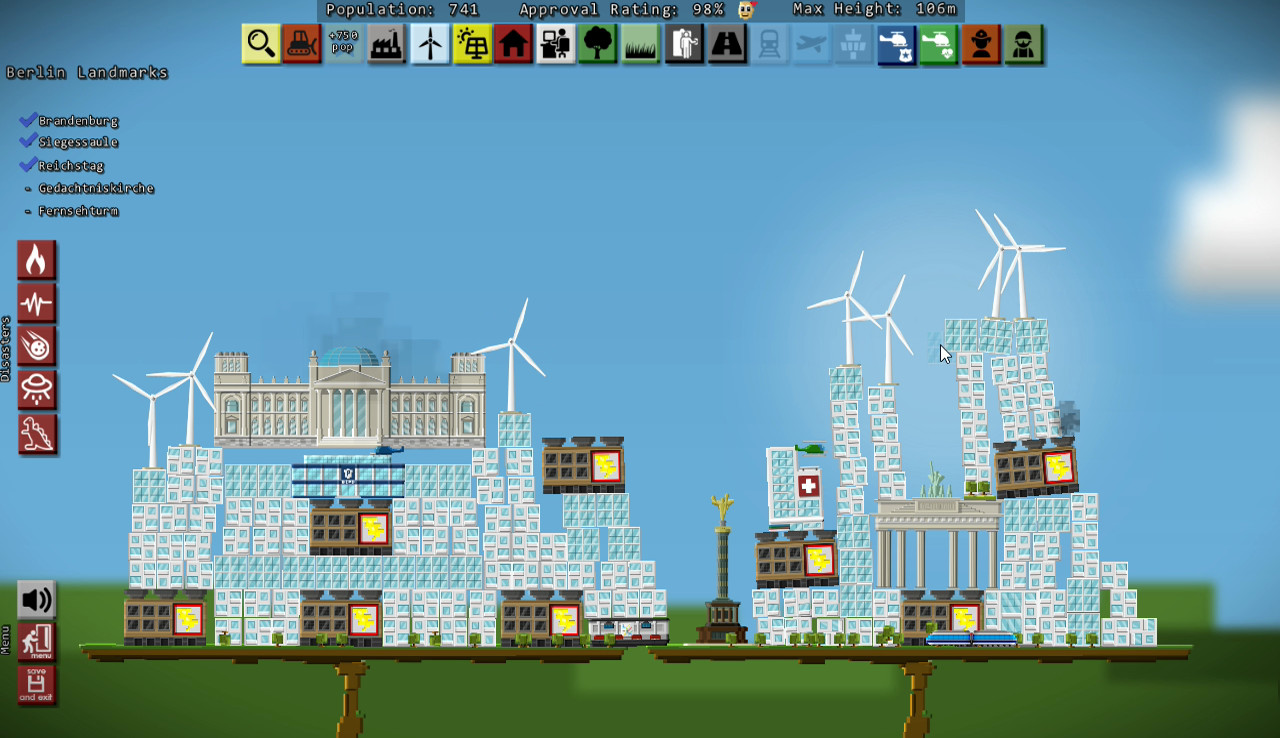The height and width of the screenshot is (738, 1280).
Task: Select the wind turbine tool
Action: [x=430, y=44]
